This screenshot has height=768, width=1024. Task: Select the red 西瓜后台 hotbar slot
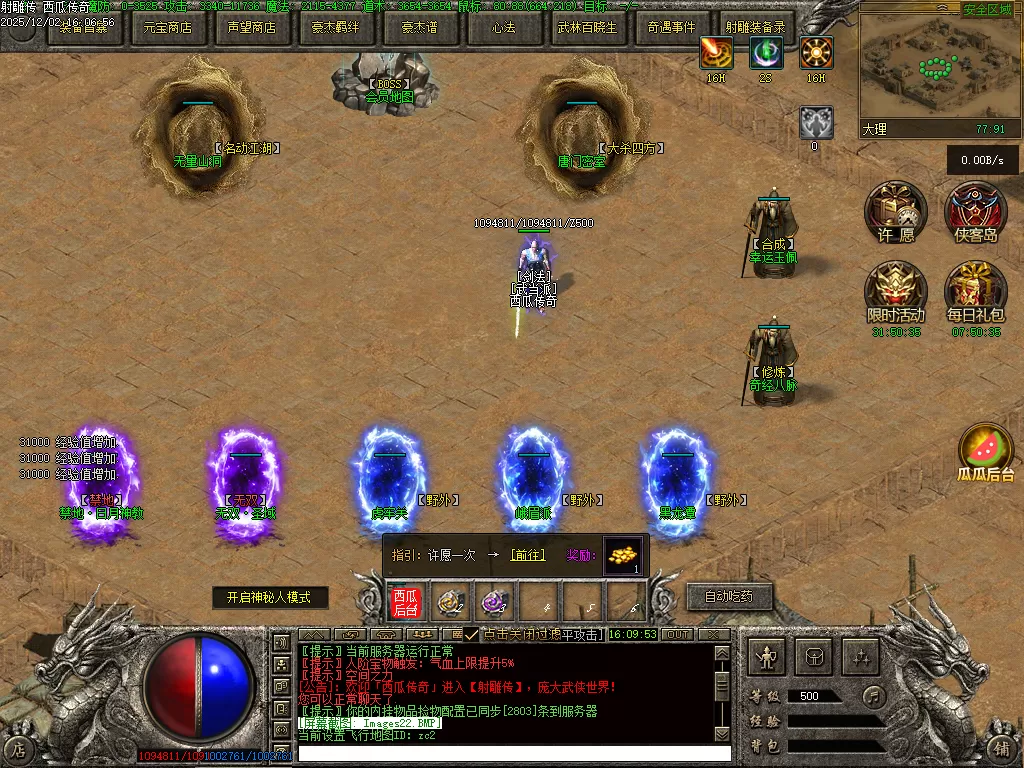point(405,603)
